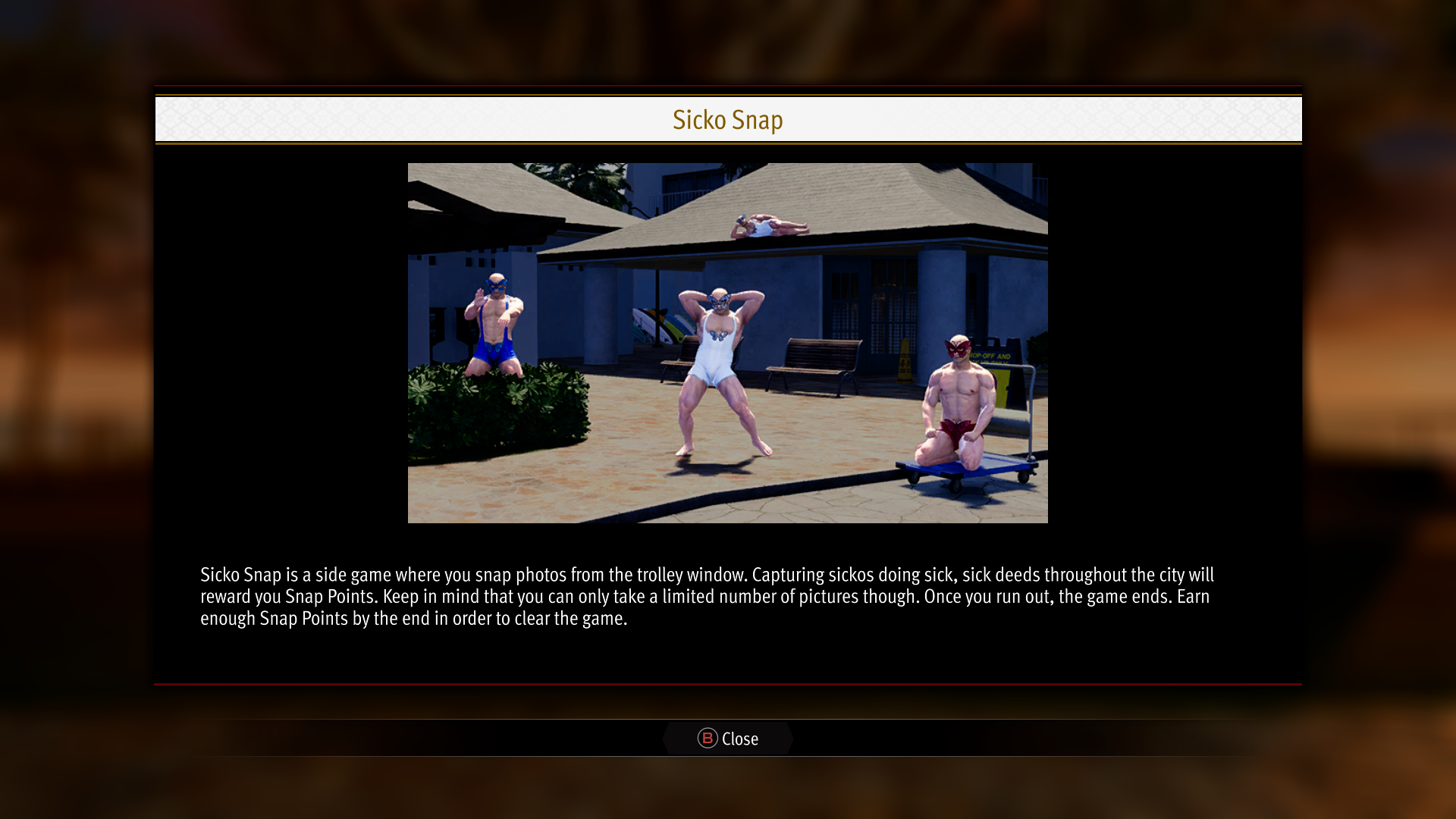Click the red B controller glyph
Viewport: 1456px width, 819px height.
point(706,739)
